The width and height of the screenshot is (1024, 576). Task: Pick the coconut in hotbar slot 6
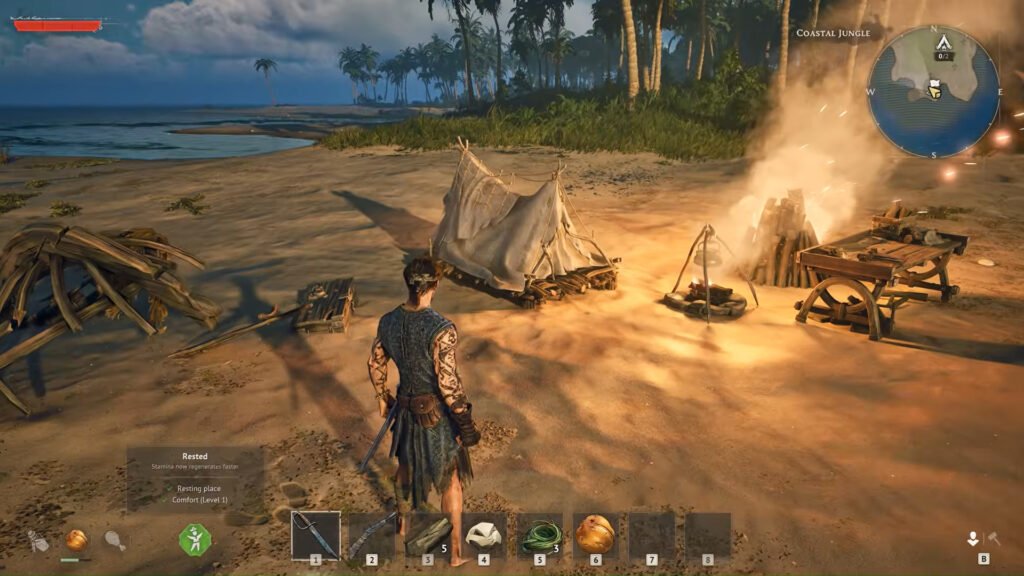(x=595, y=535)
